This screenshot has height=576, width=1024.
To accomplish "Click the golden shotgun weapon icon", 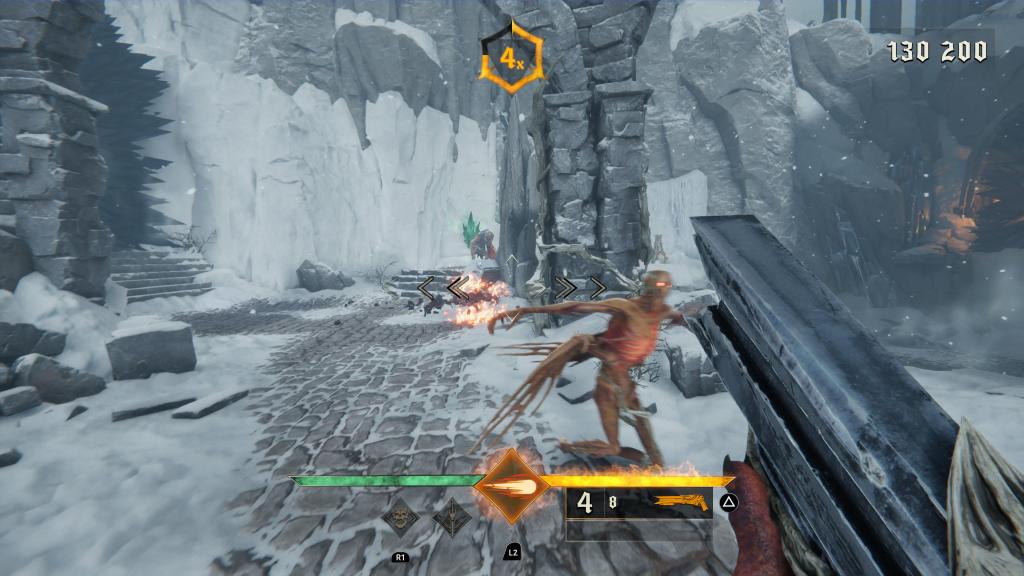I will 681,502.
